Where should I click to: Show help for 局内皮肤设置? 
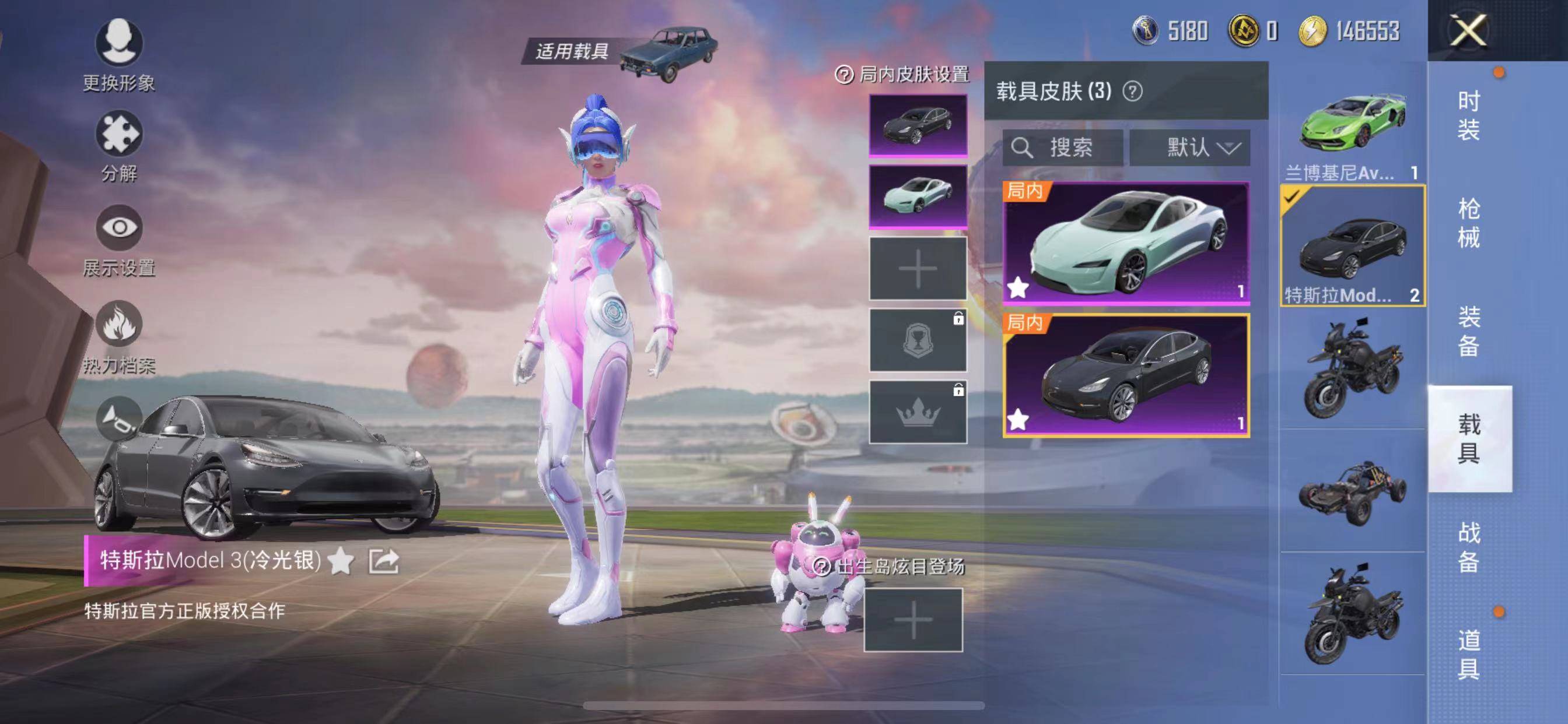[843, 75]
